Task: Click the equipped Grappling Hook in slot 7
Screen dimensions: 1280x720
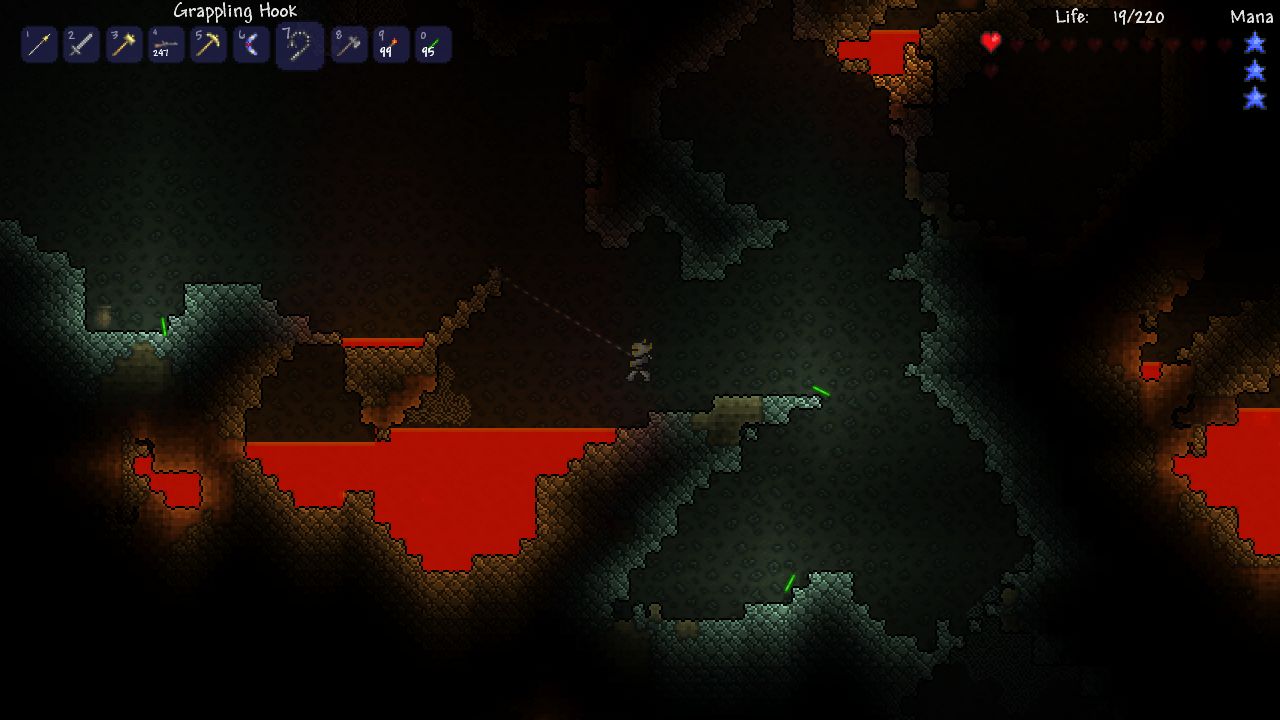Action: pos(299,44)
